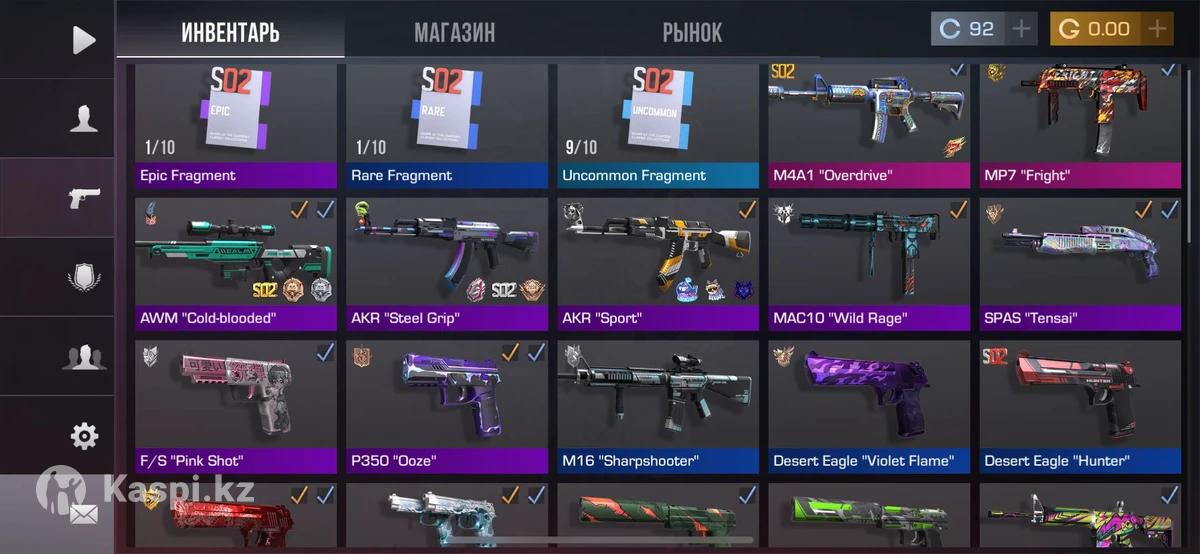The width and height of the screenshot is (1200, 554).
Task: Open the mail envelope icon
Action: click(84, 515)
